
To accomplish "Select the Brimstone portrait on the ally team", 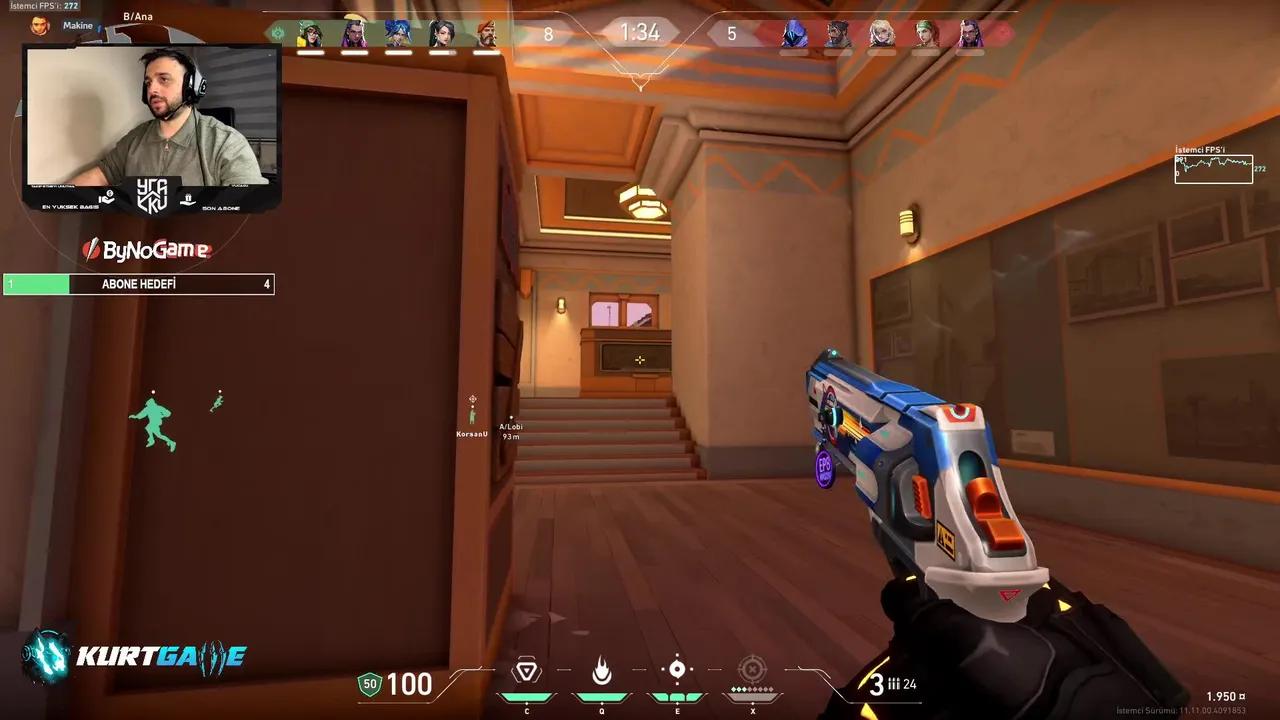I will tap(487, 32).
